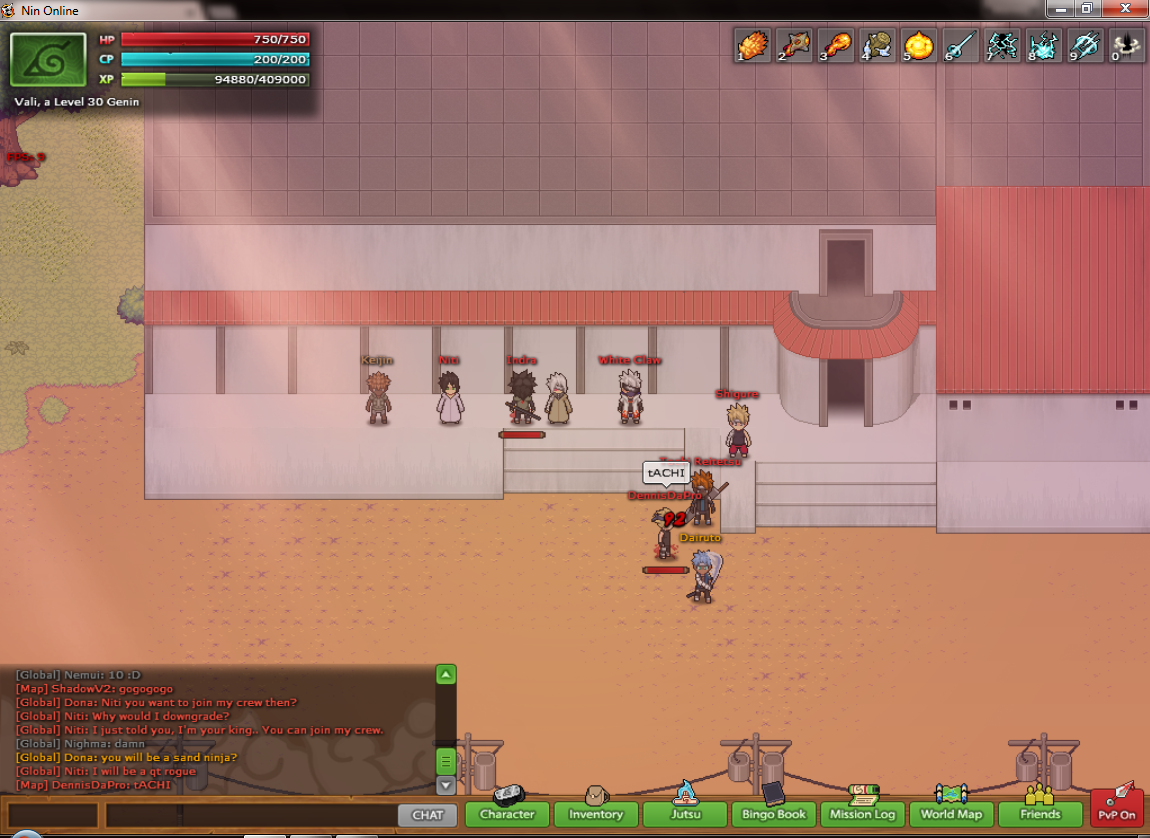Use the flaming shuriken jutsu in slot 2
1150x838 pixels.
pyautogui.click(x=793, y=46)
